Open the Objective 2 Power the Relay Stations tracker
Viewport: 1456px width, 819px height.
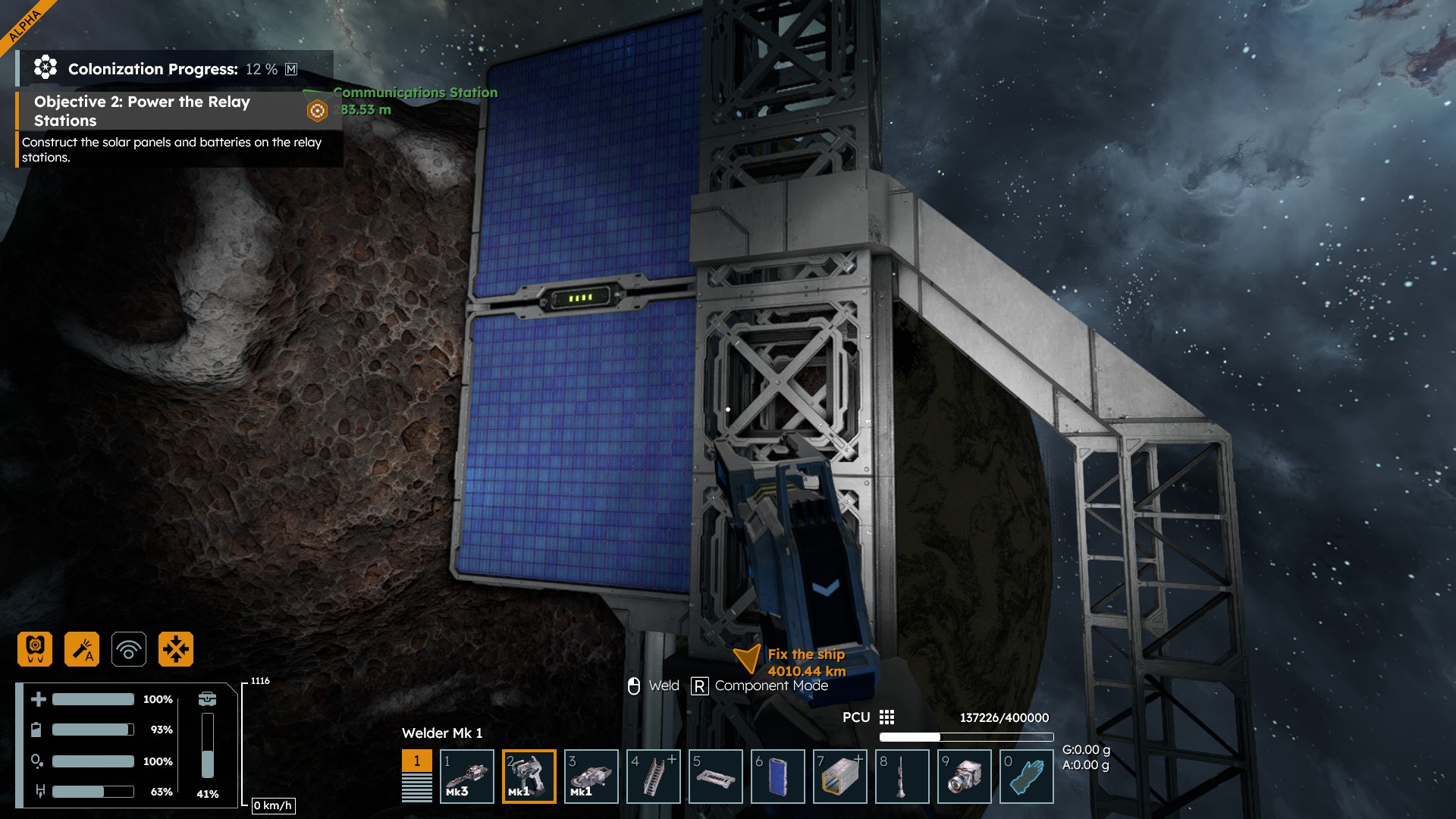(142, 111)
